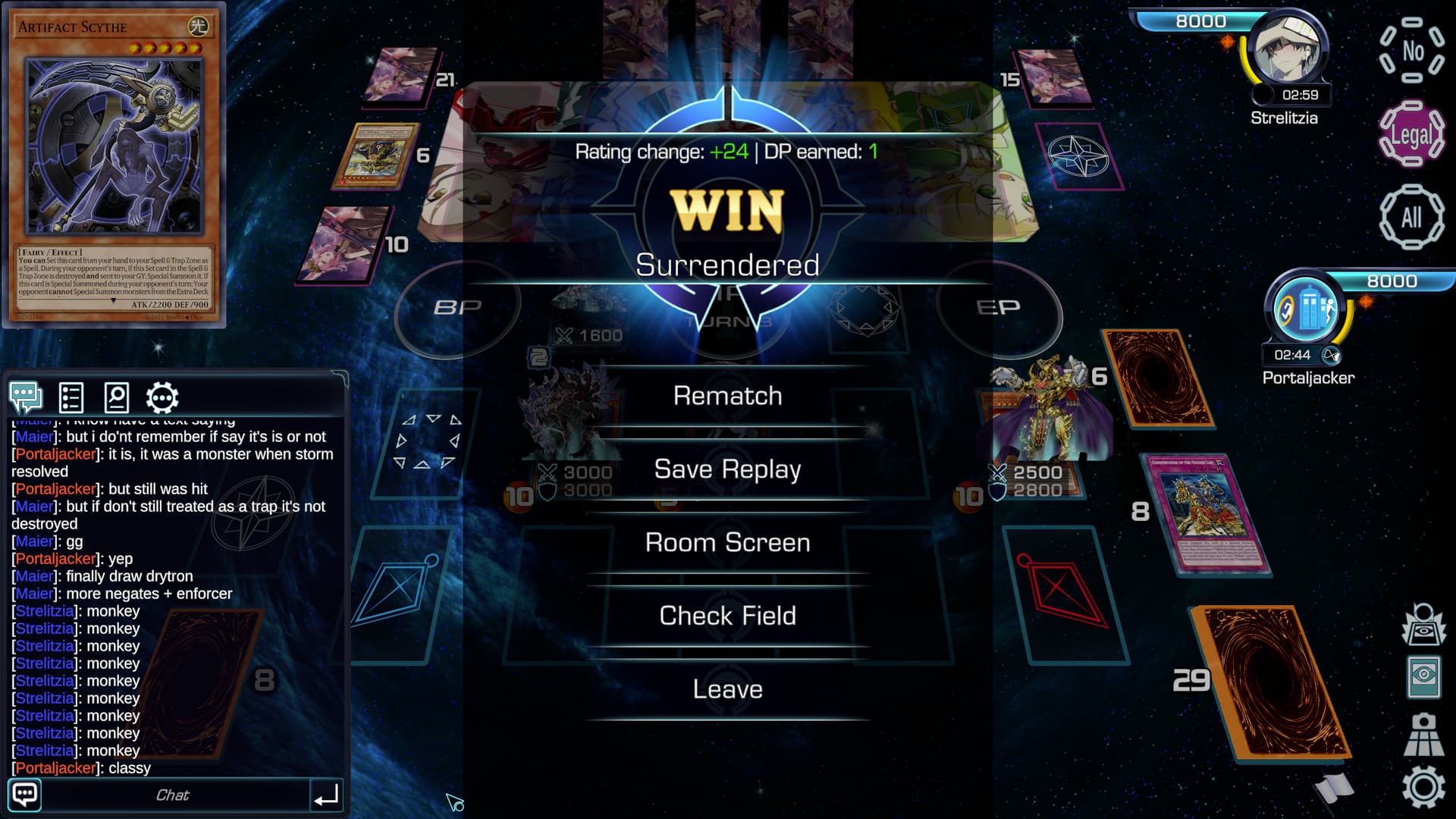Toggle the Legal chain filter button
Screen dimensions: 1456x819
tap(1411, 134)
